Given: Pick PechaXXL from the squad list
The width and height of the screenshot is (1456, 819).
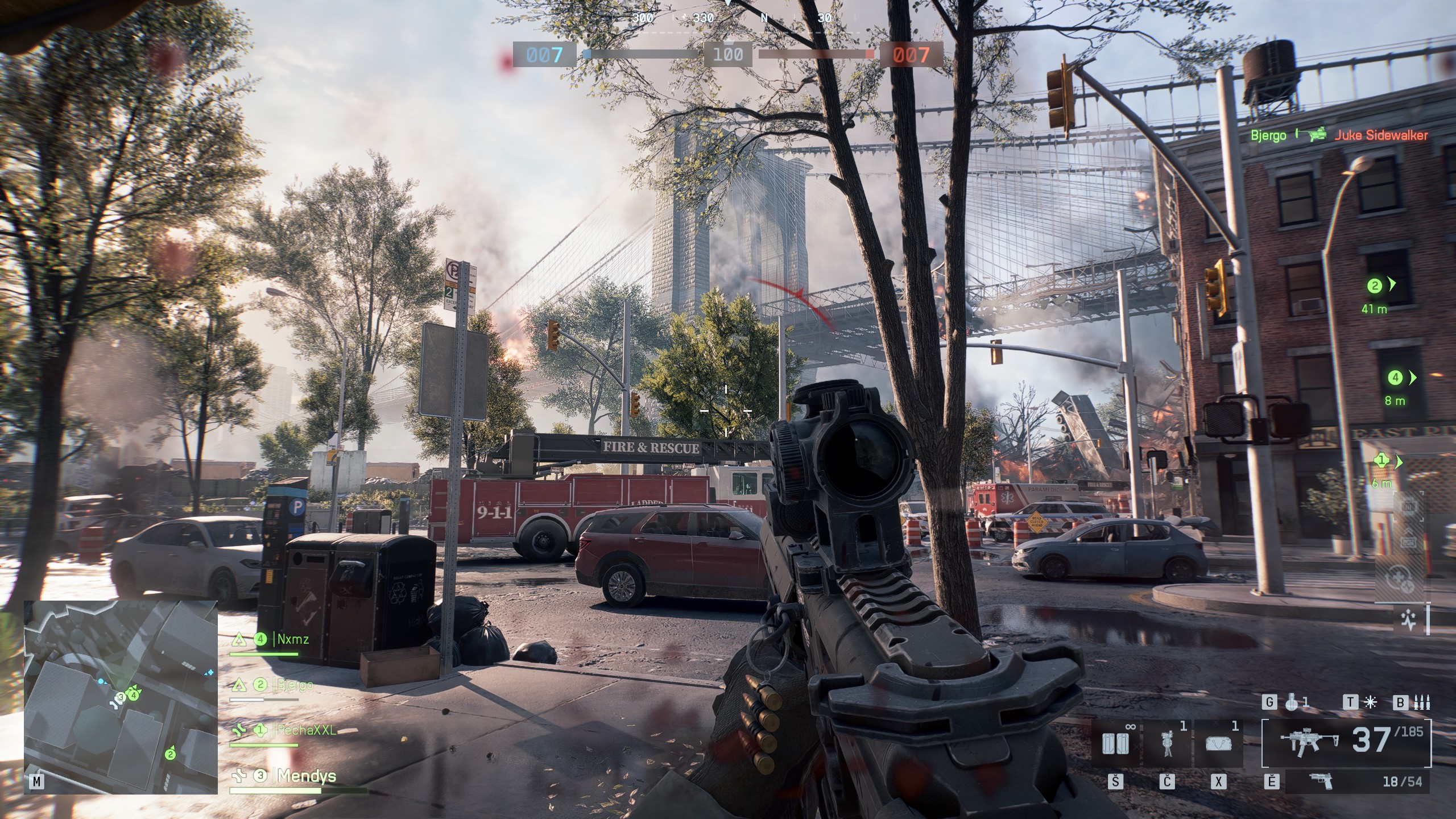Looking at the screenshot, I should (x=306, y=730).
